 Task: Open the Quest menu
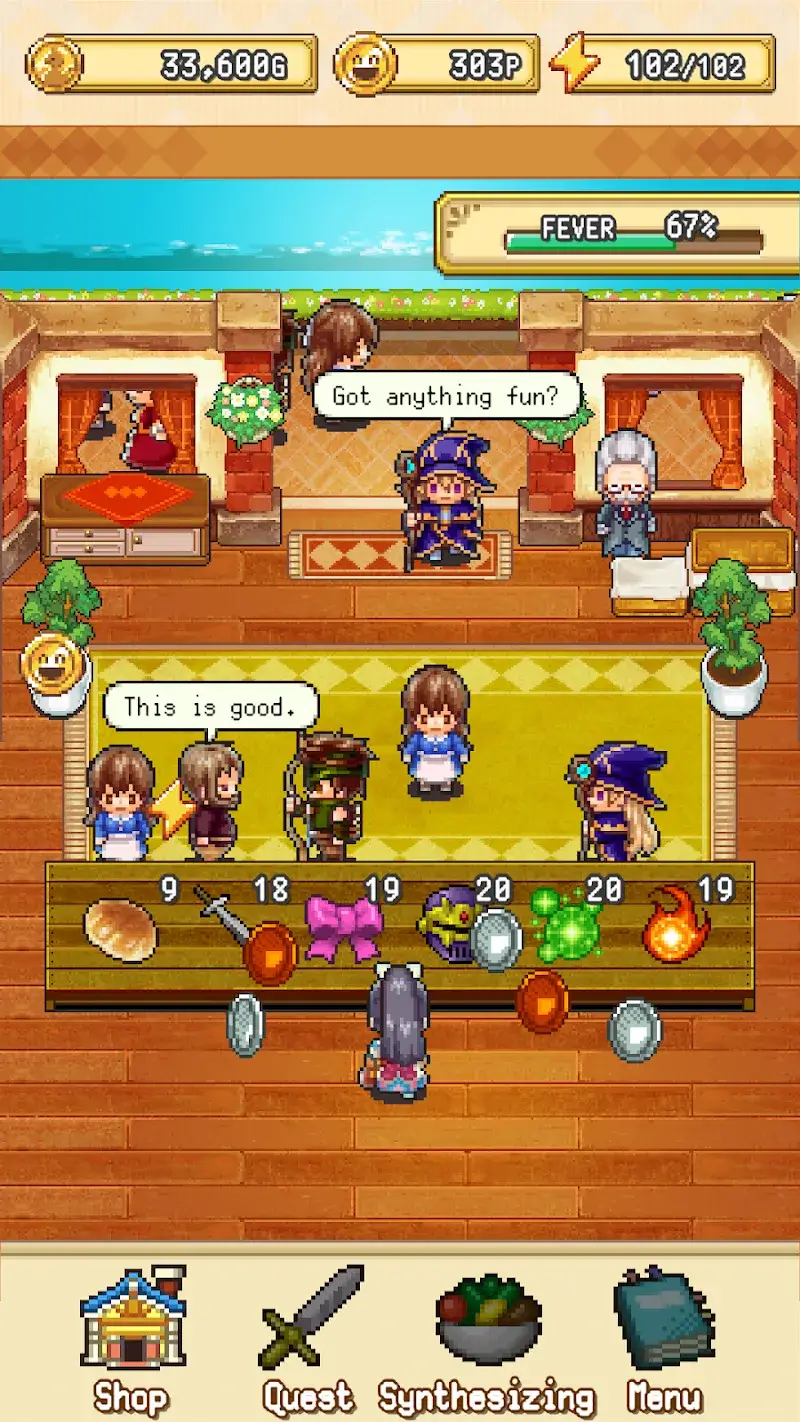pos(310,1336)
